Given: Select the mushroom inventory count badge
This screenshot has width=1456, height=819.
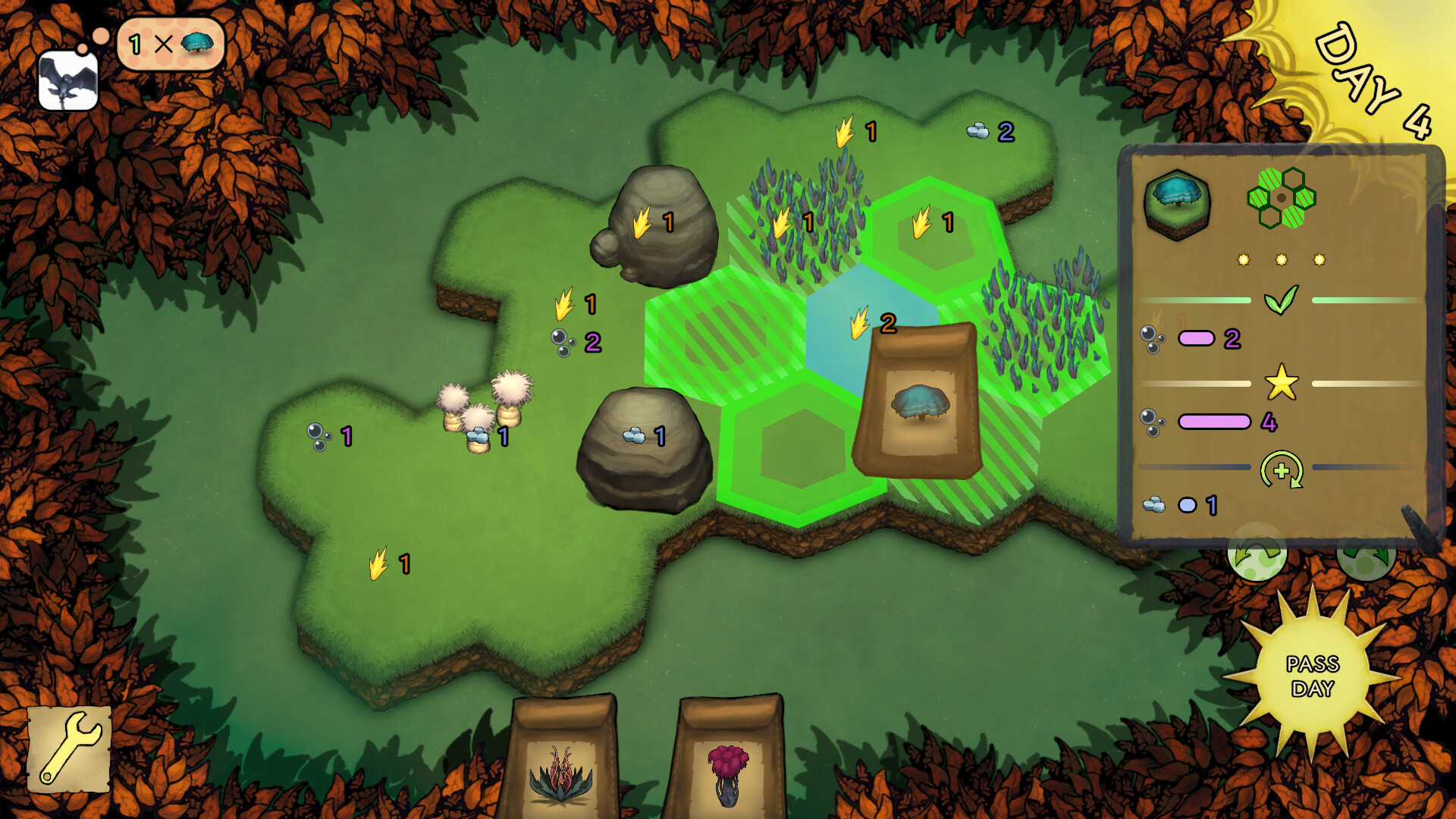Looking at the screenshot, I should 171,45.
